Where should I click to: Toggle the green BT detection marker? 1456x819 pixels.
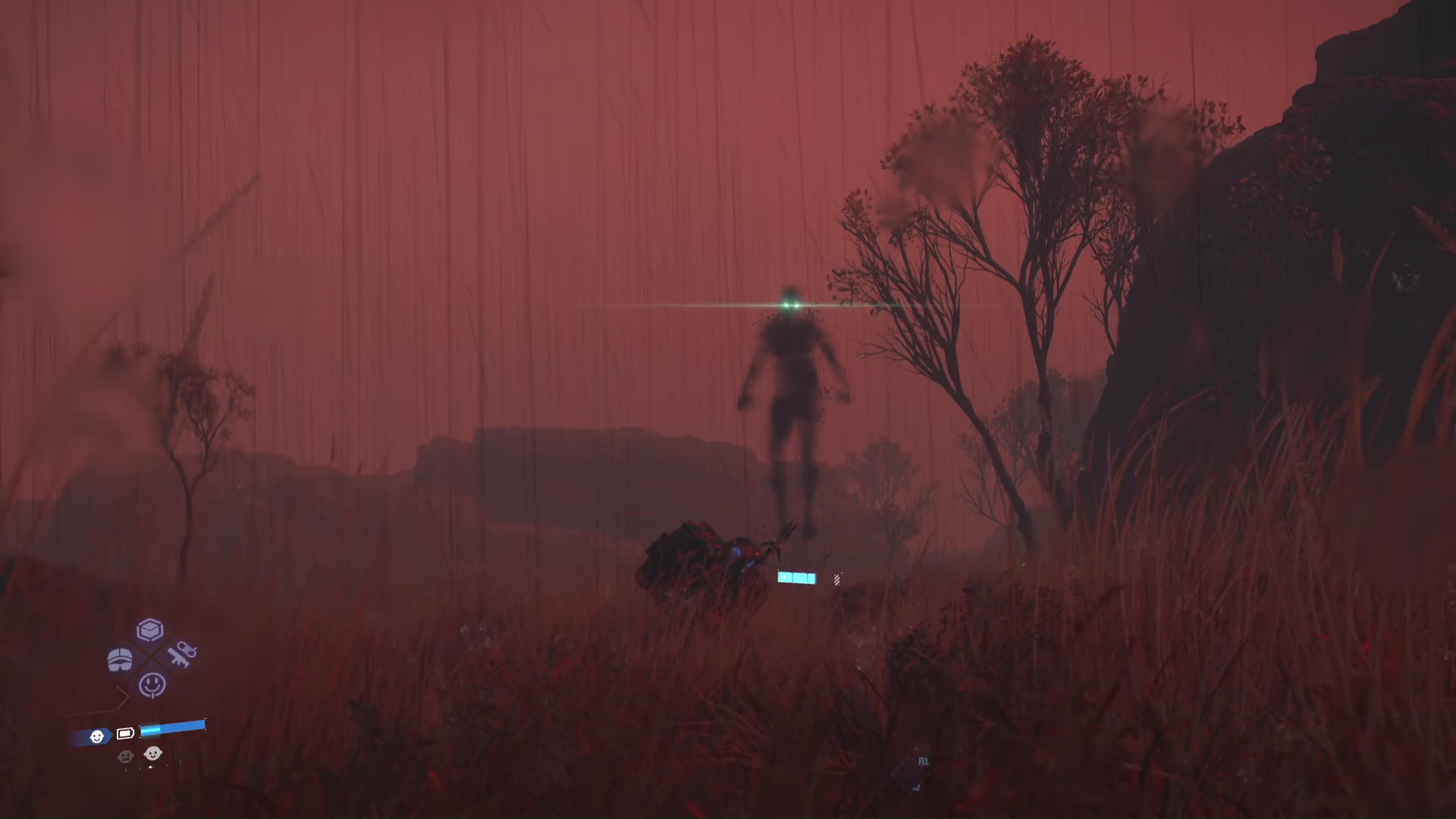pos(790,304)
